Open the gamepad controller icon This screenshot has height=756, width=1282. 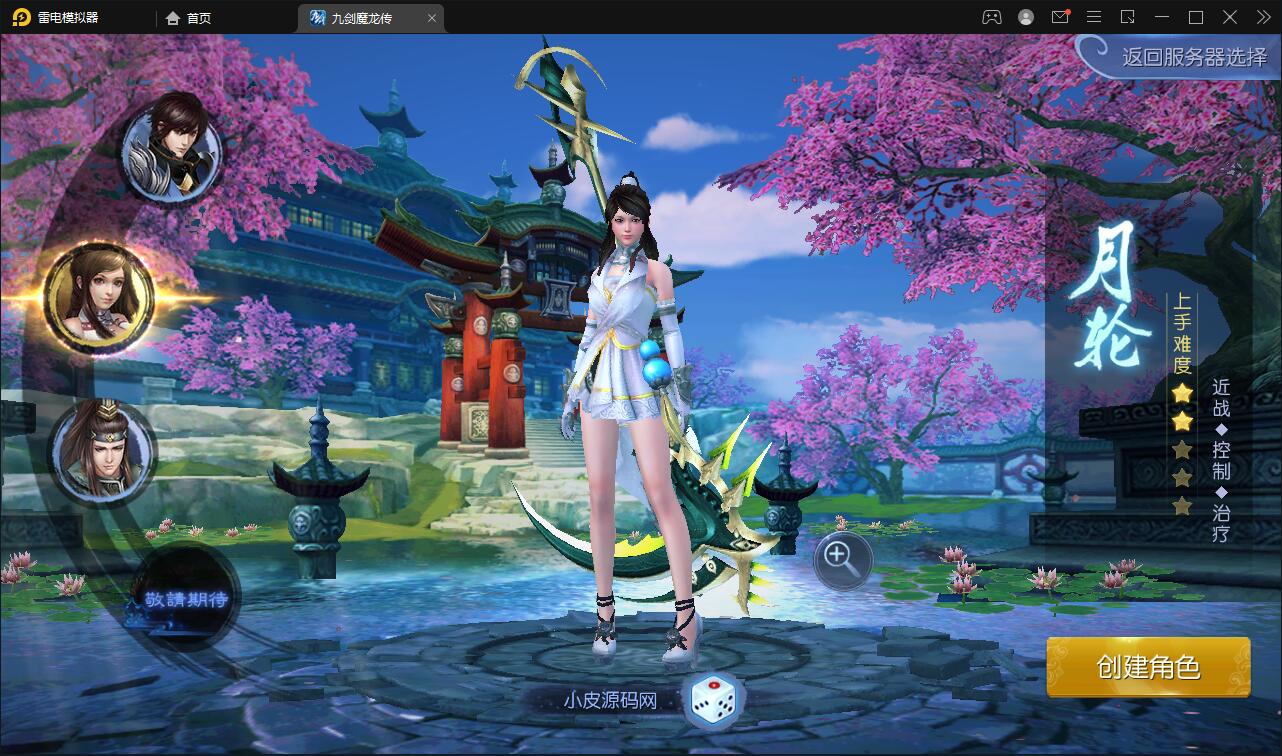(x=992, y=17)
